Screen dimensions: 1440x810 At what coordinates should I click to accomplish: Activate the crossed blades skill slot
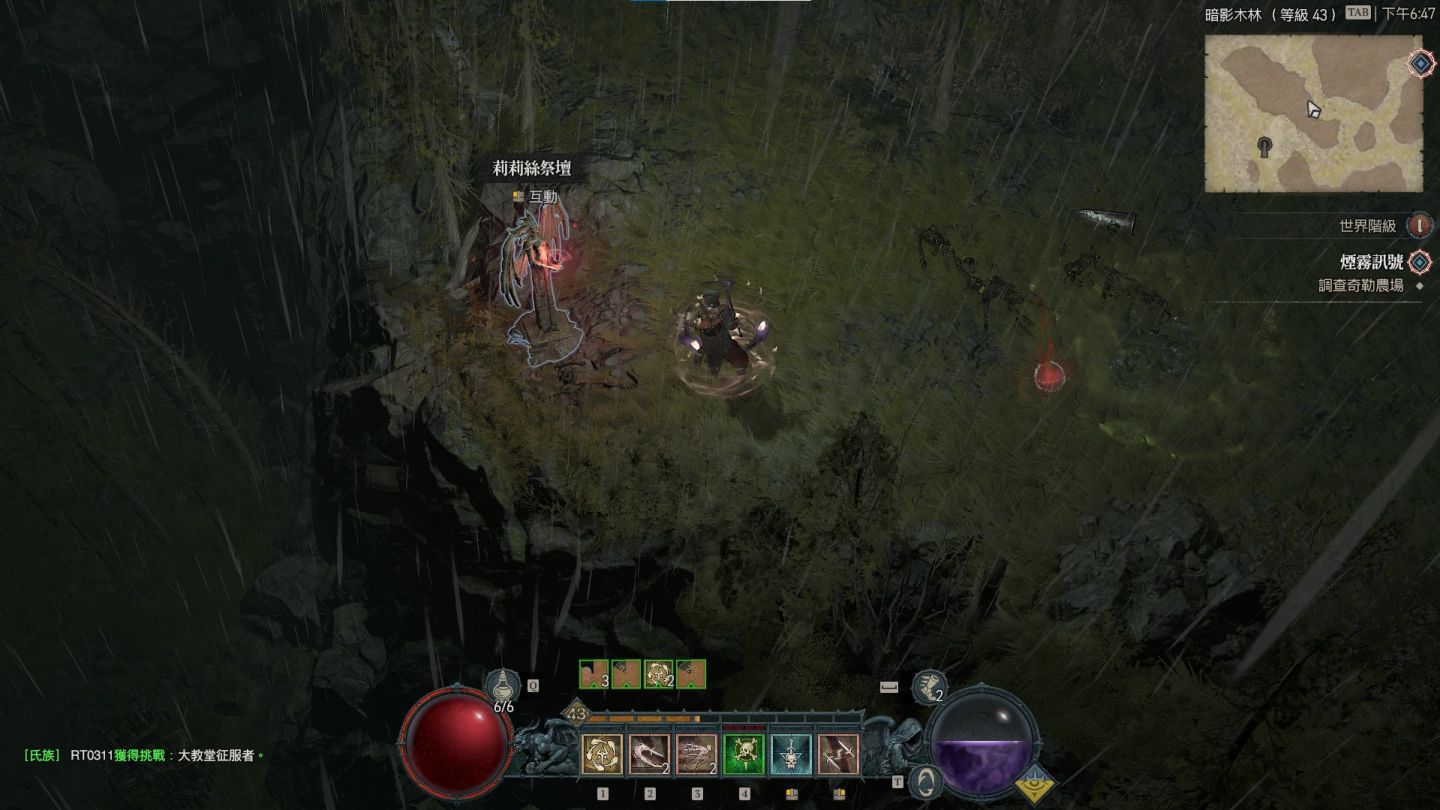point(838,754)
